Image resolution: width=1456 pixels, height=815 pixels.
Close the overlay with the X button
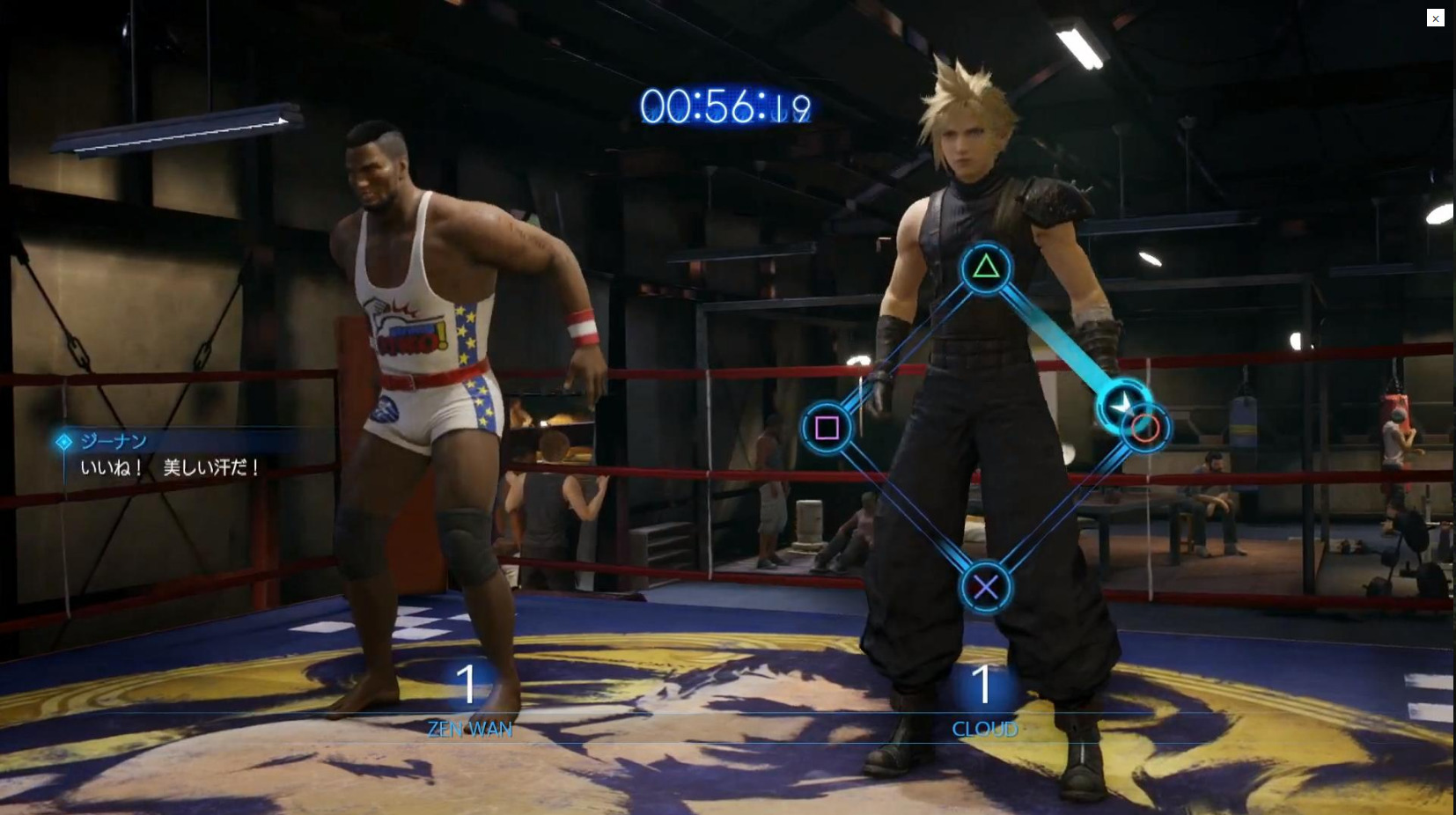(x=1435, y=18)
